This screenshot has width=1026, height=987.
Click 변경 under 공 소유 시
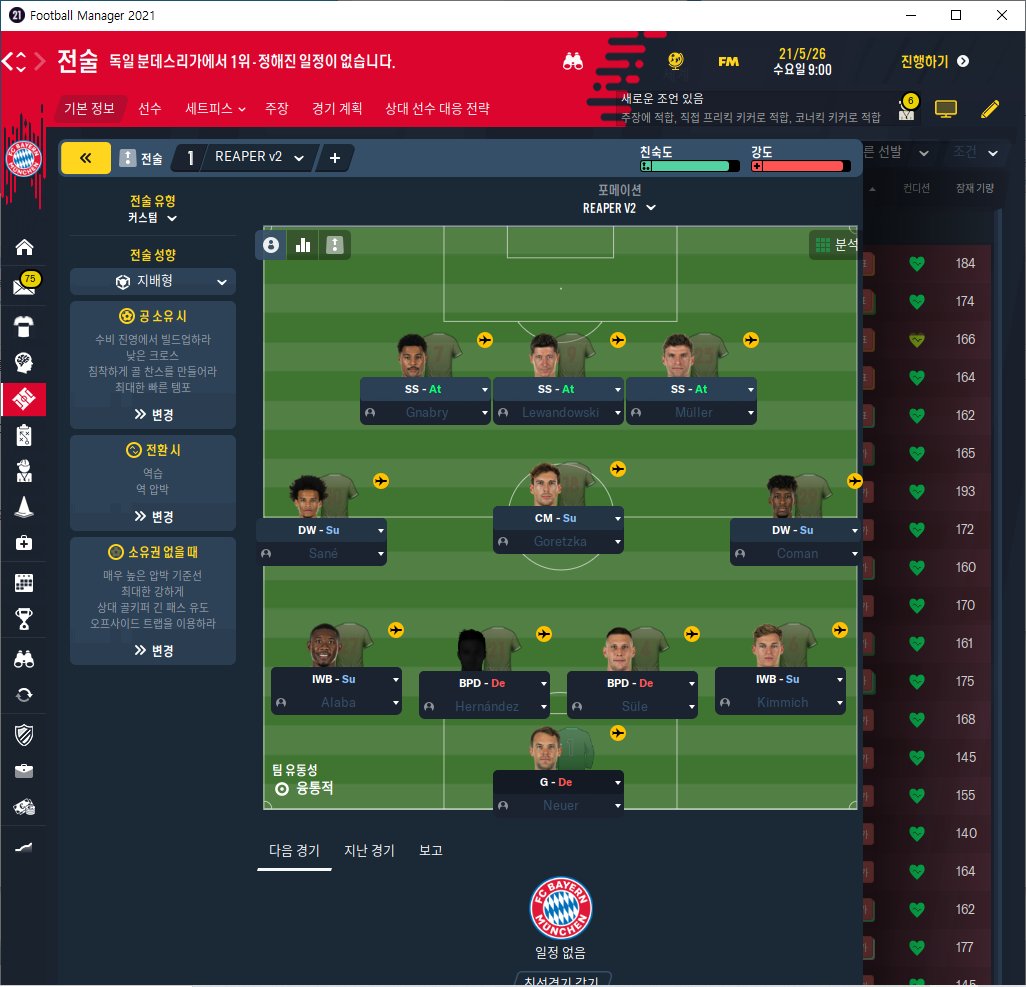[153, 413]
